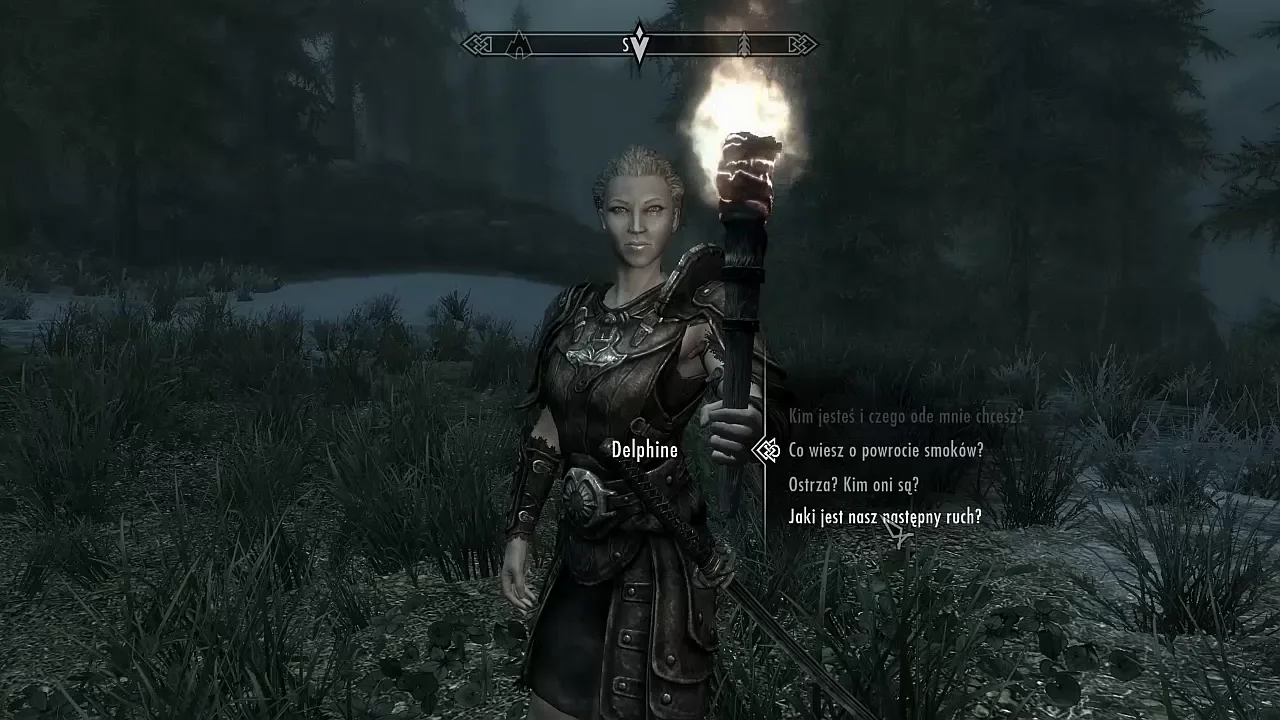Pick "Jaki jest nasz następny ruch?" reply
The height and width of the screenshot is (720, 1280).
884,517
